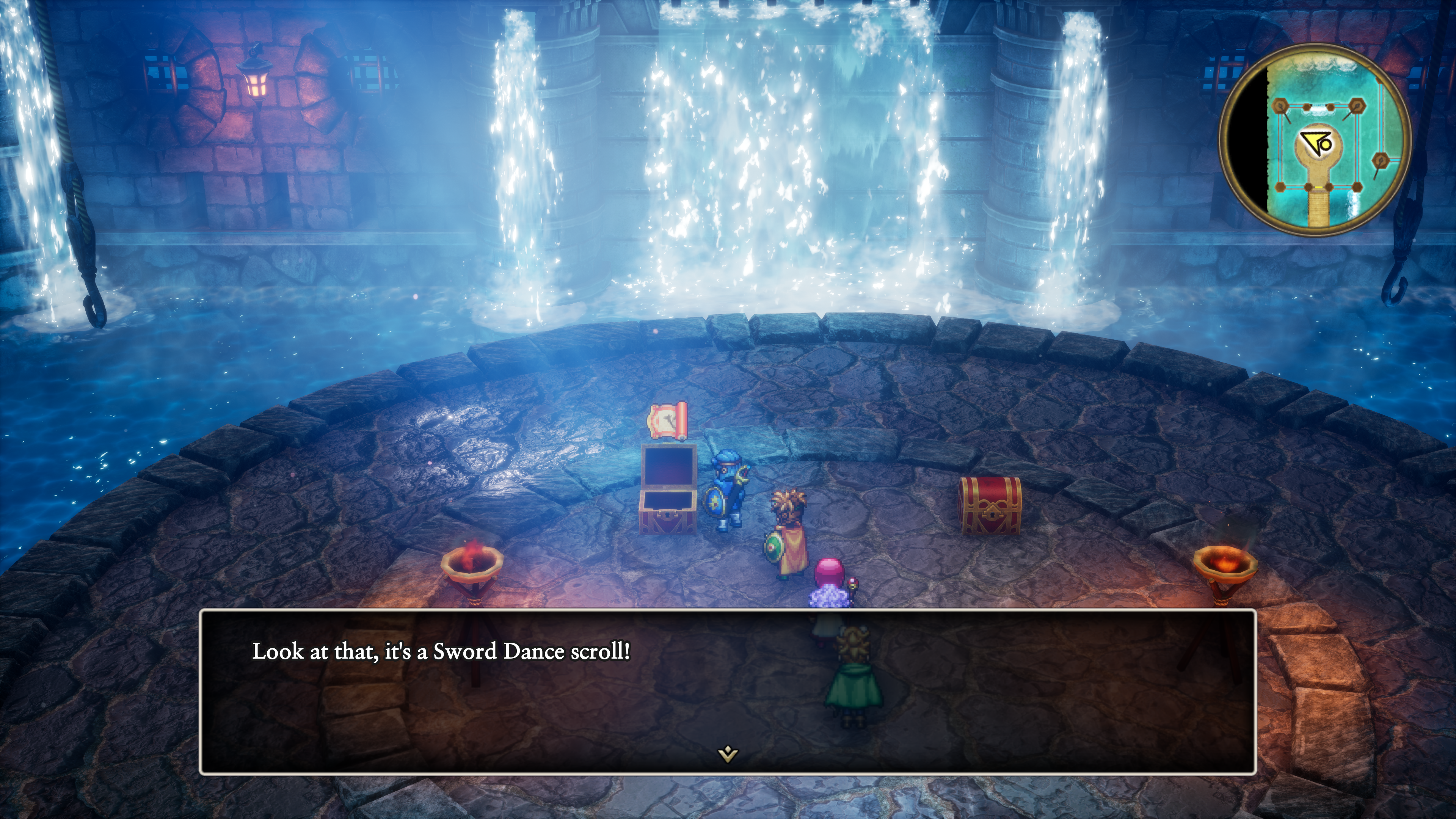Advance dialogue with the continue arrow
Screen dimensions: 1456x819
coord(728,753)
